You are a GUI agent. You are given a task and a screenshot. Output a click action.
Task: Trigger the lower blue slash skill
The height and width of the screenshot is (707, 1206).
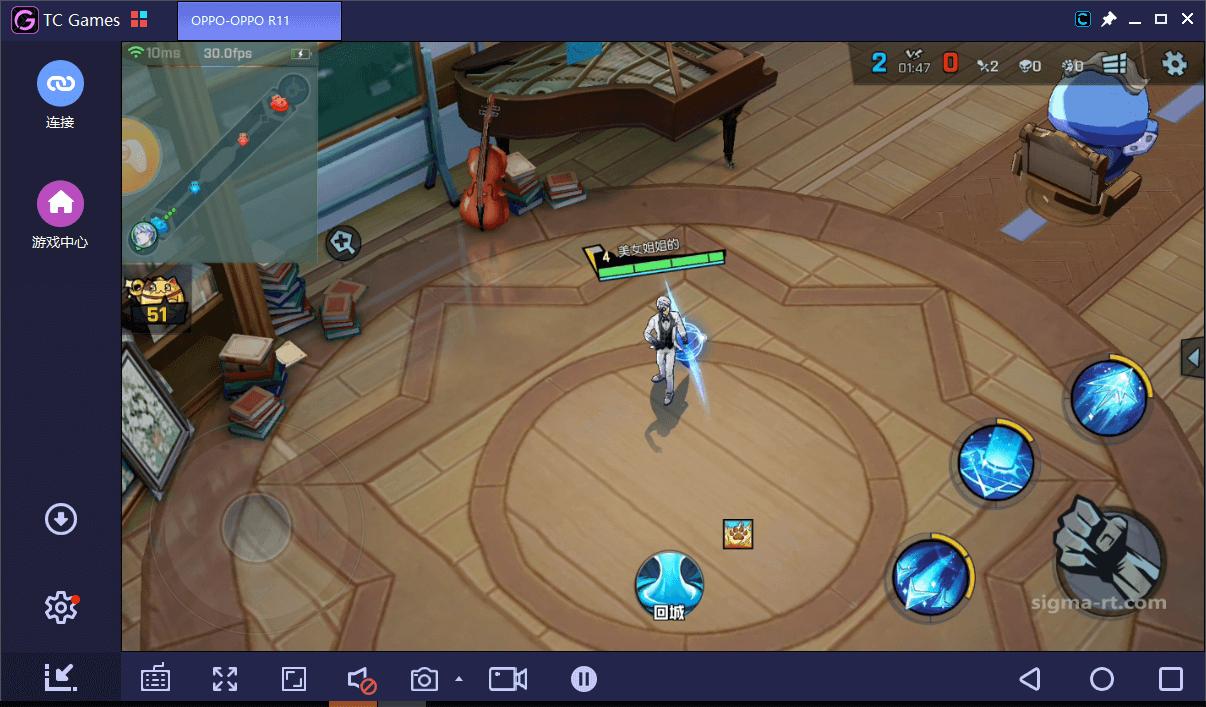pos(930,576)
